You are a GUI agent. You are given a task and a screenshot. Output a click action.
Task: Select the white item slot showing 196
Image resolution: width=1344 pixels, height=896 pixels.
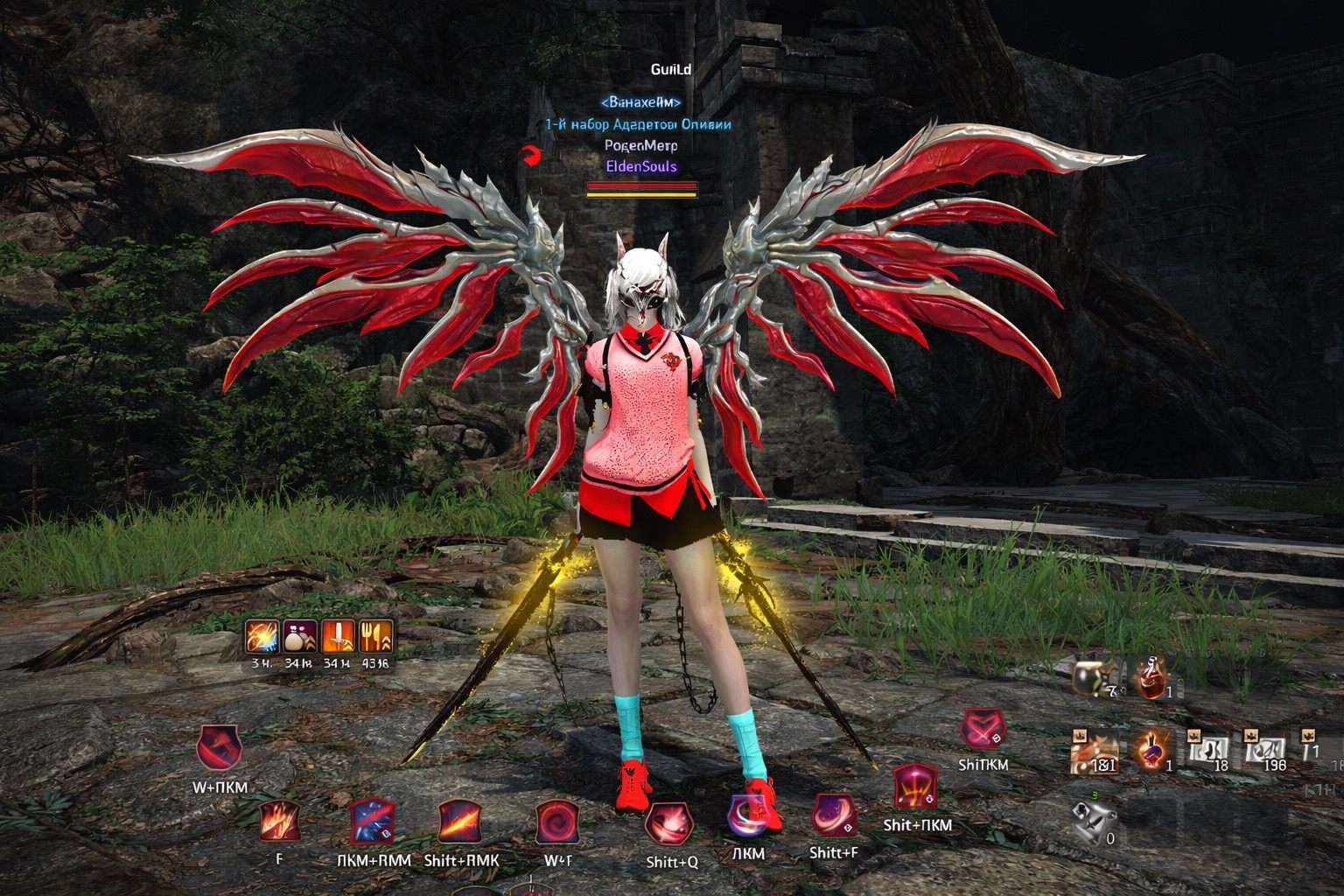1264,751
